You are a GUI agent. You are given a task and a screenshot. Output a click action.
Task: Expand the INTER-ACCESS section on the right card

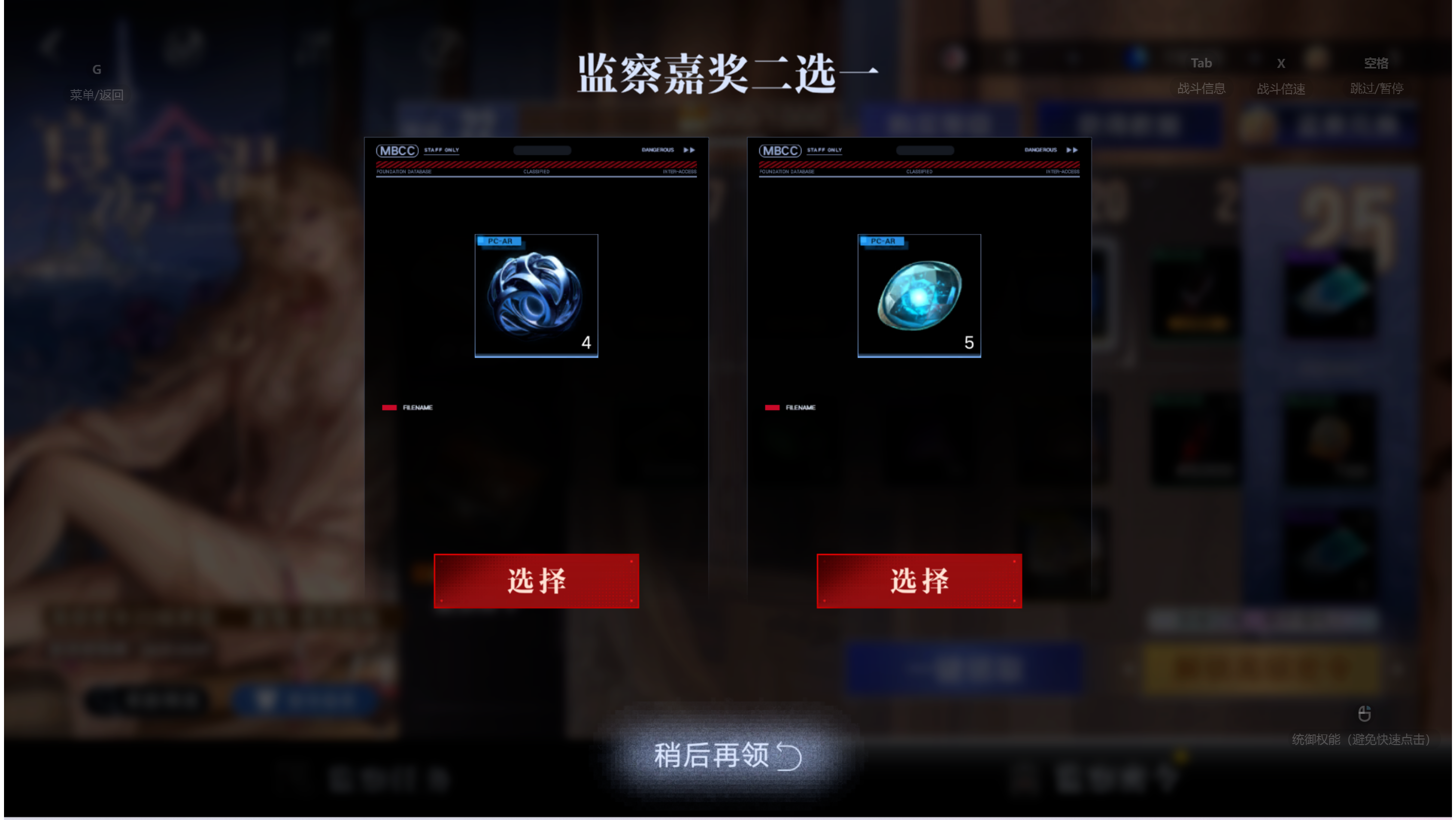click(x=1064, y=171)
